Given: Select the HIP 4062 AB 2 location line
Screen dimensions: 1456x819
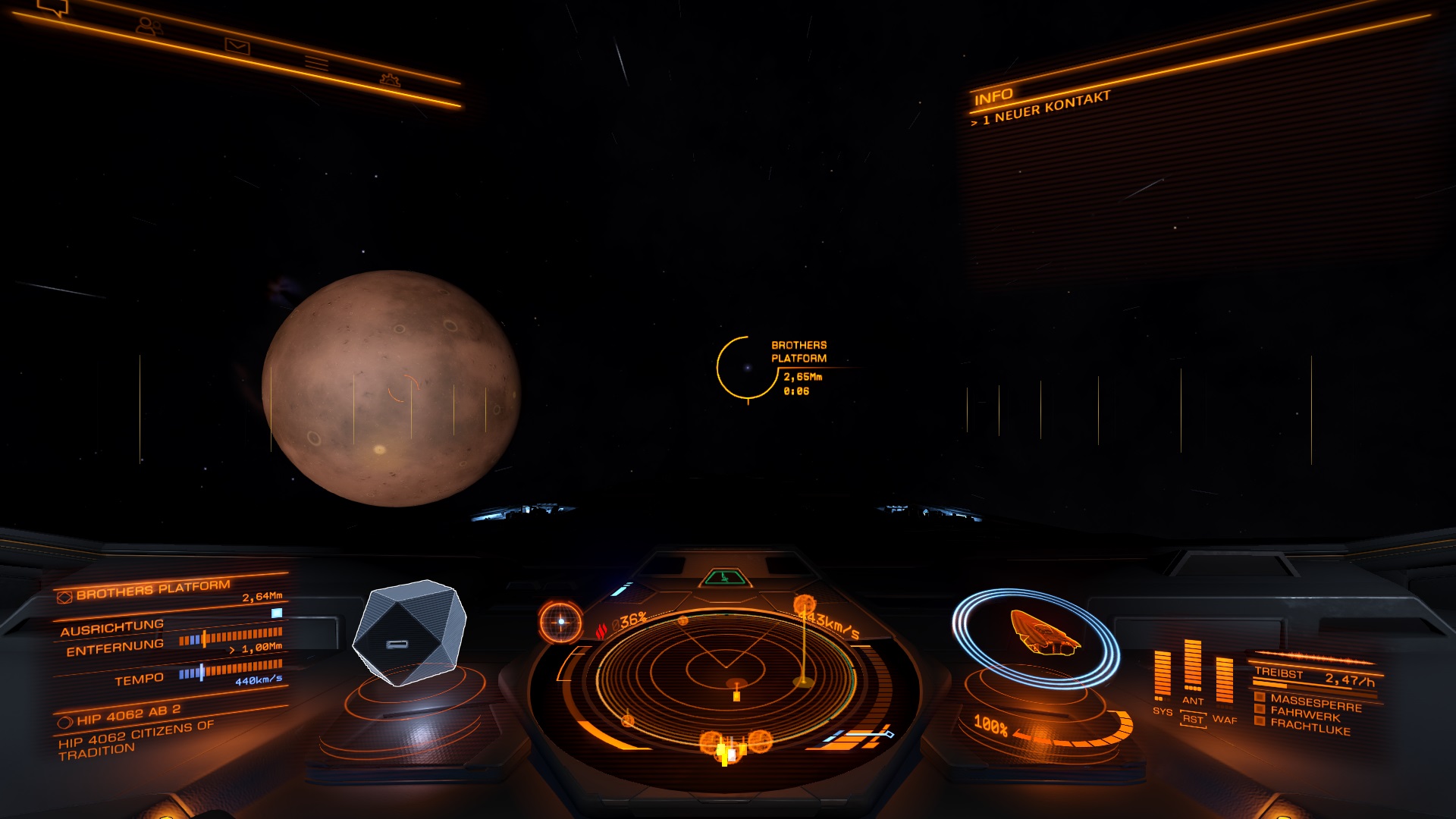Looking at the screenshot, I should click(x=127, y=714).
